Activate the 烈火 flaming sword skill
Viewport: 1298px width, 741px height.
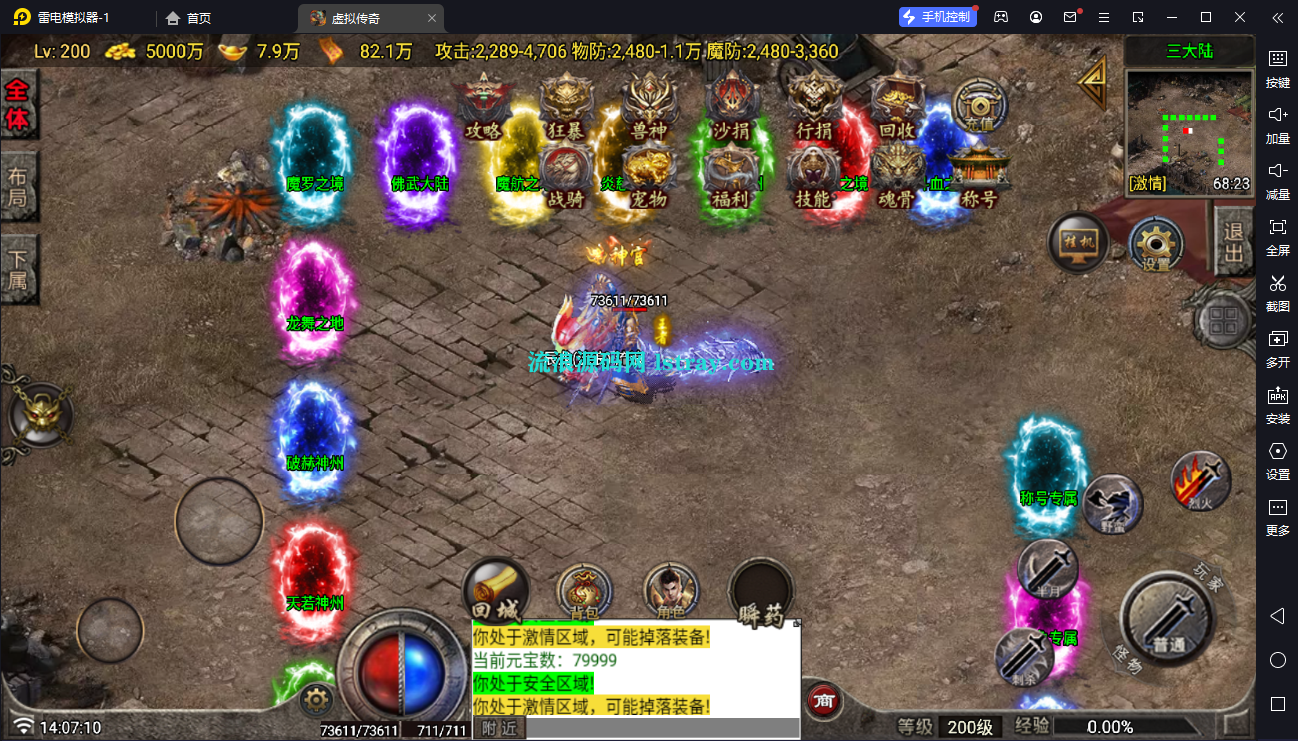(1201, 481)
